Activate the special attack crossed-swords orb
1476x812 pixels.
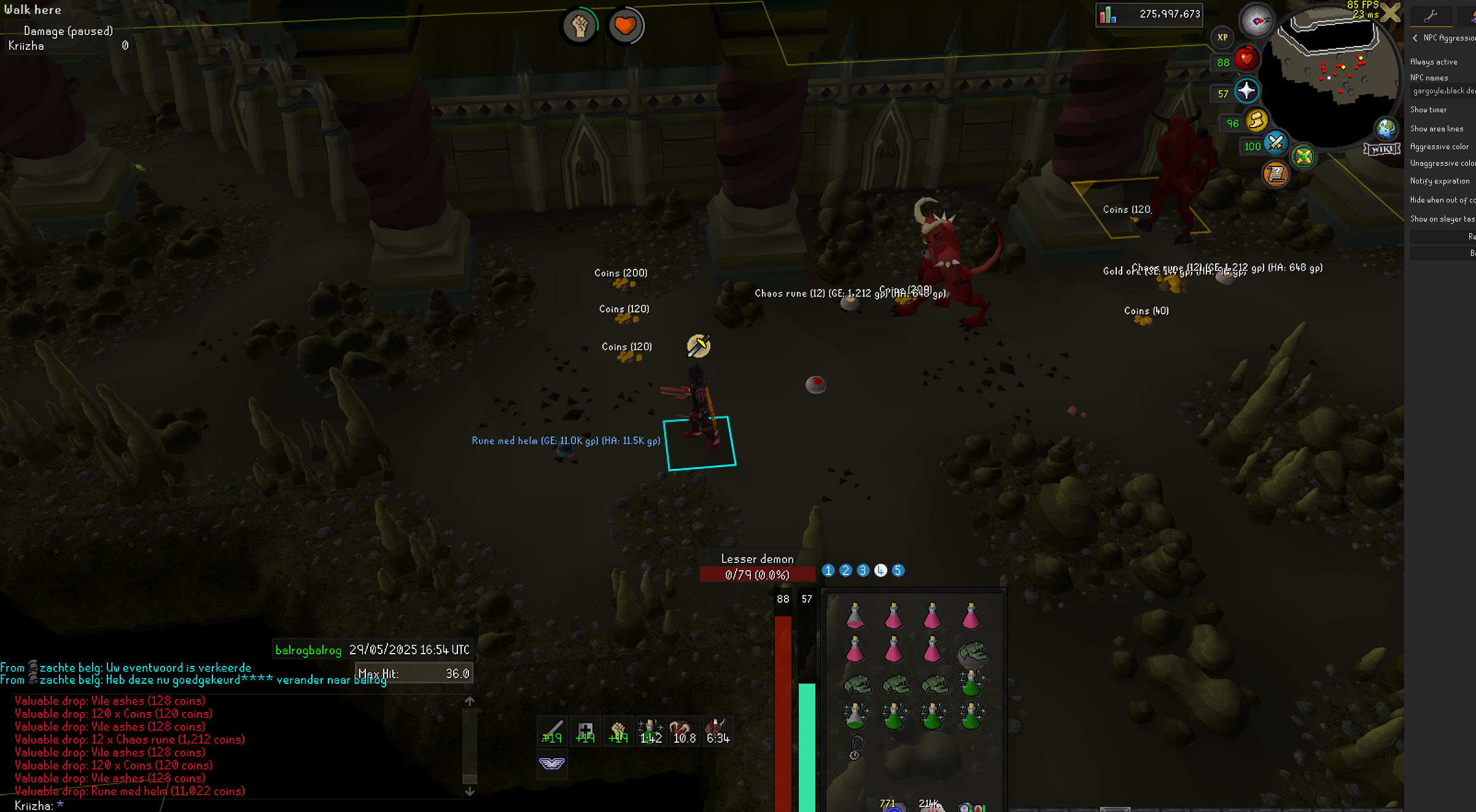coord(1276,144)
